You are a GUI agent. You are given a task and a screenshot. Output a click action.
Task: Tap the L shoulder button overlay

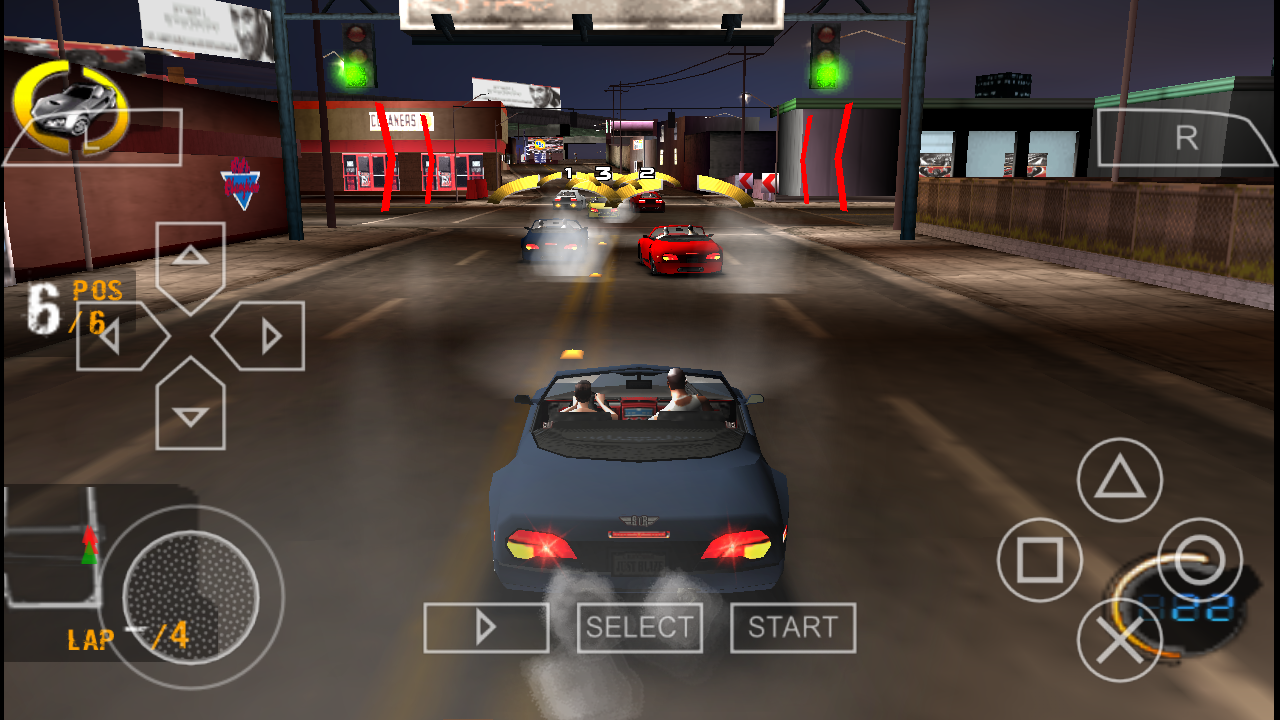click(x=95, y=138)
